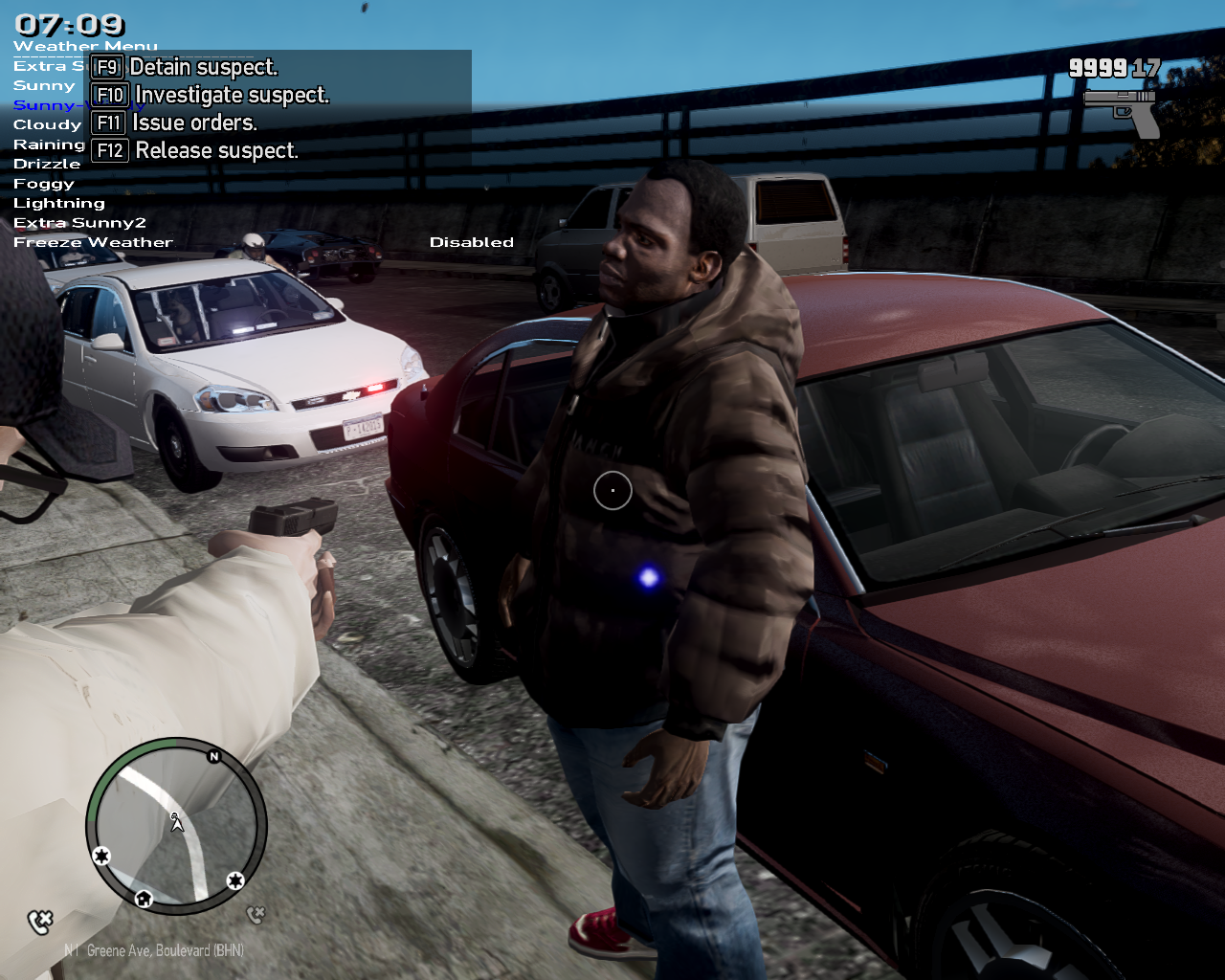This screenshot has width=1225, height=980.
Task: Set the weather to Raining
Action: coord(49,145)
